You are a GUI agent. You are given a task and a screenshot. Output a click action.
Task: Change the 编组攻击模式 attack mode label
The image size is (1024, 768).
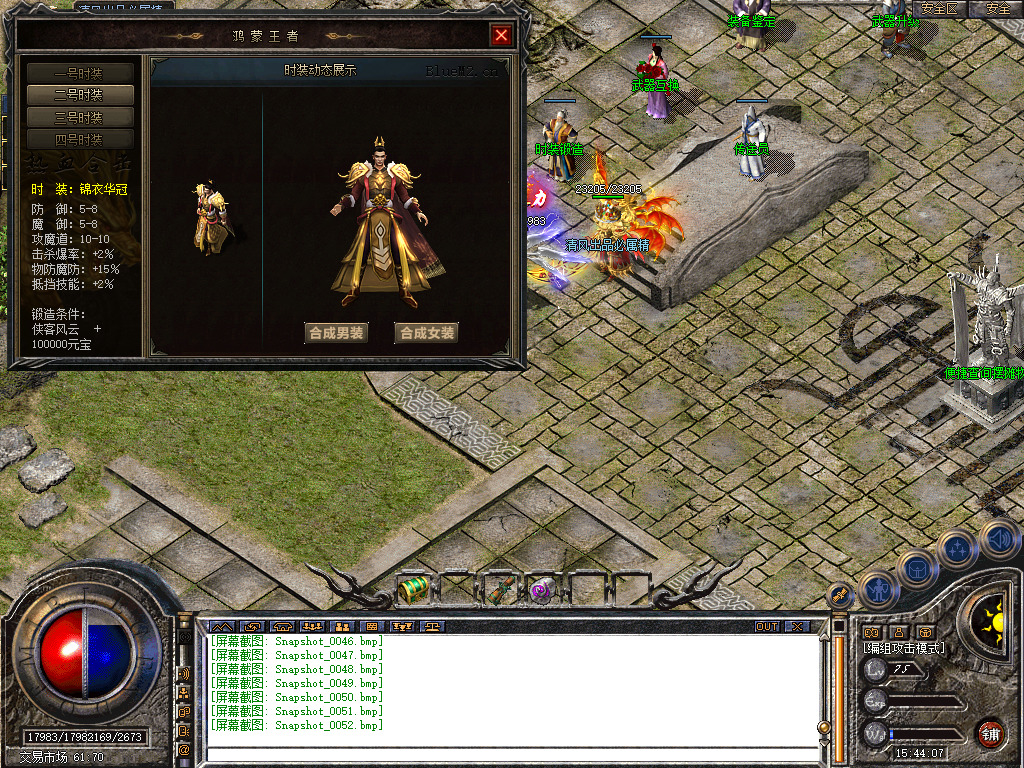pyautogui.click(x=904, y=648)
